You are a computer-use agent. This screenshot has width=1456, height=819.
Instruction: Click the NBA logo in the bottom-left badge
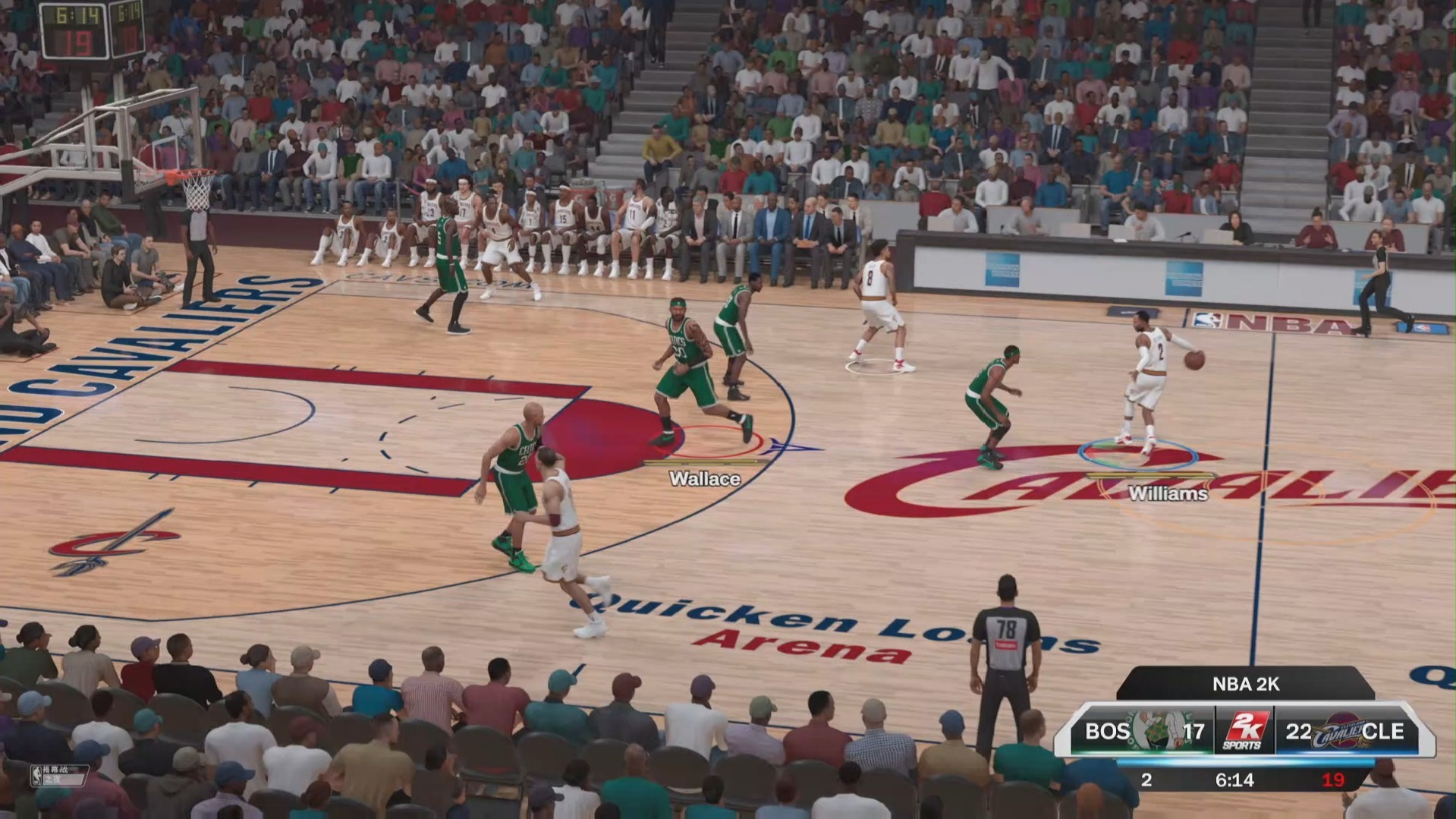[36, 776]
